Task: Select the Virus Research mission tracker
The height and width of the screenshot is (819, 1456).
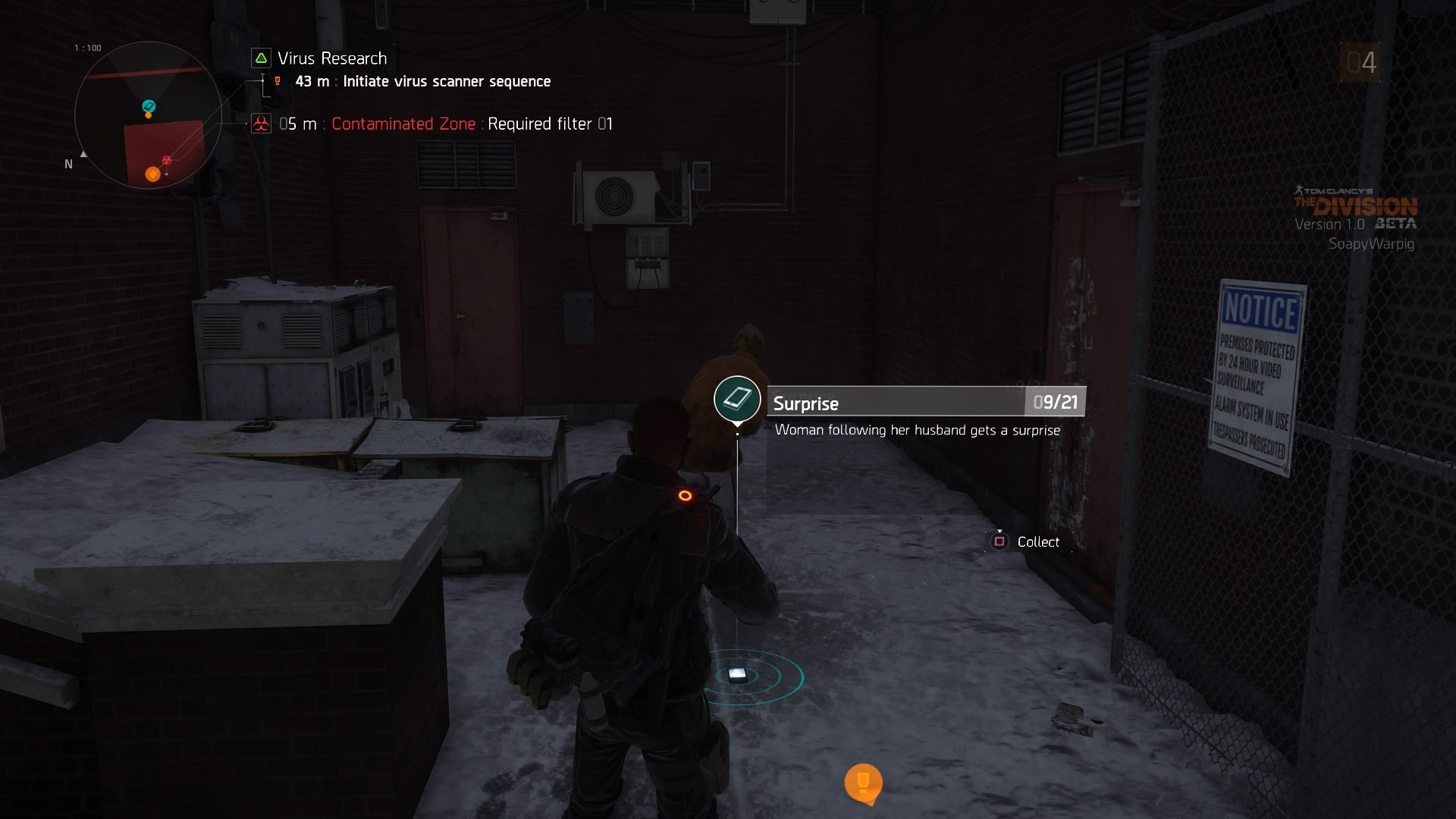Action: point(331,58)
